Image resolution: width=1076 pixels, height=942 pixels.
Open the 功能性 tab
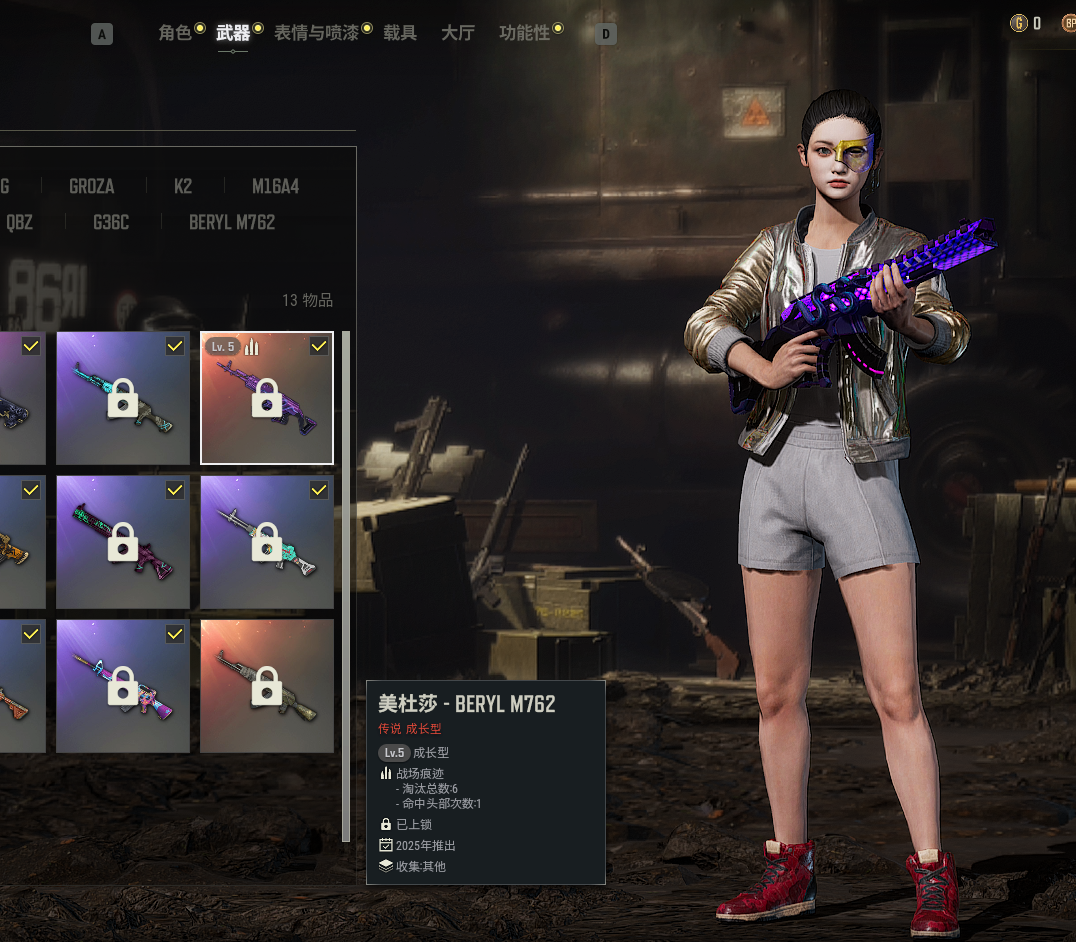525,33
